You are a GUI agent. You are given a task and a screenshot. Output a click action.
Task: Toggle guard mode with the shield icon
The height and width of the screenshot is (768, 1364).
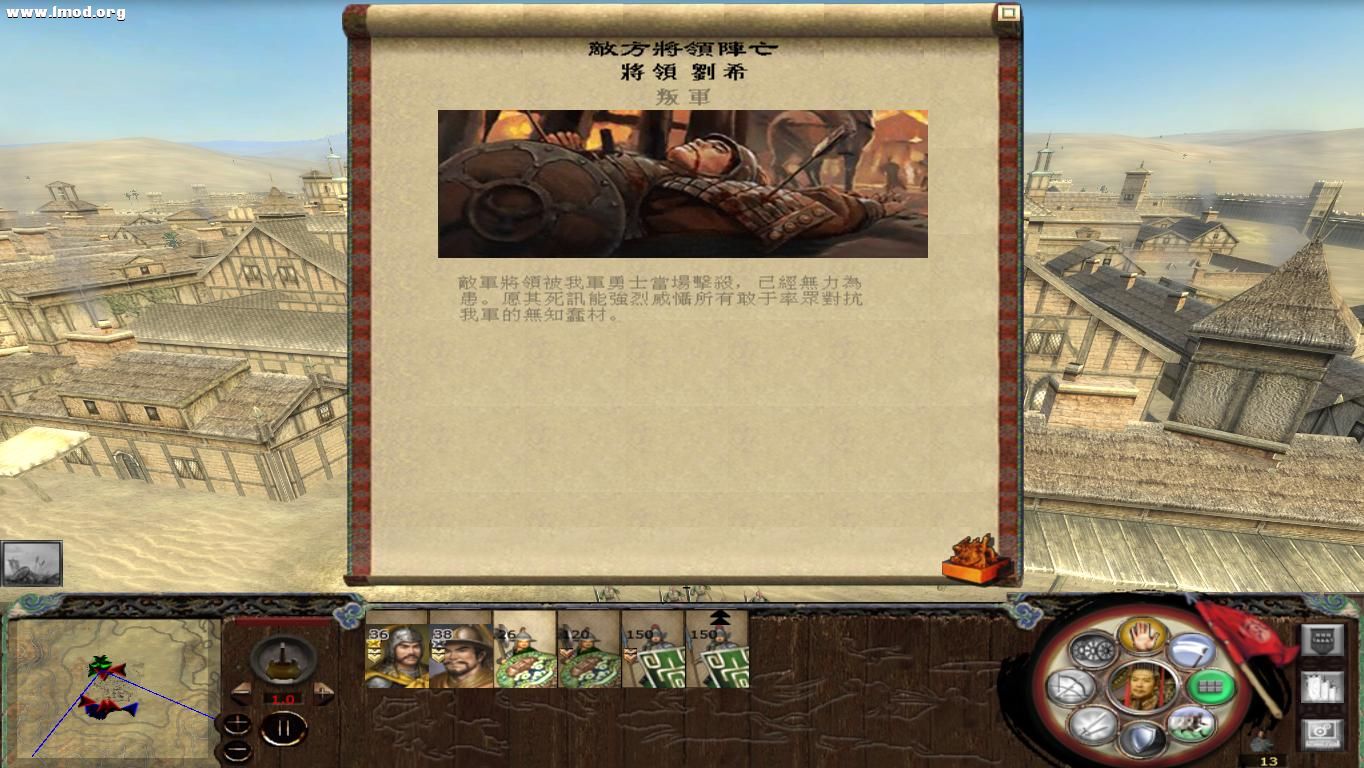(x=1145, y=736)
